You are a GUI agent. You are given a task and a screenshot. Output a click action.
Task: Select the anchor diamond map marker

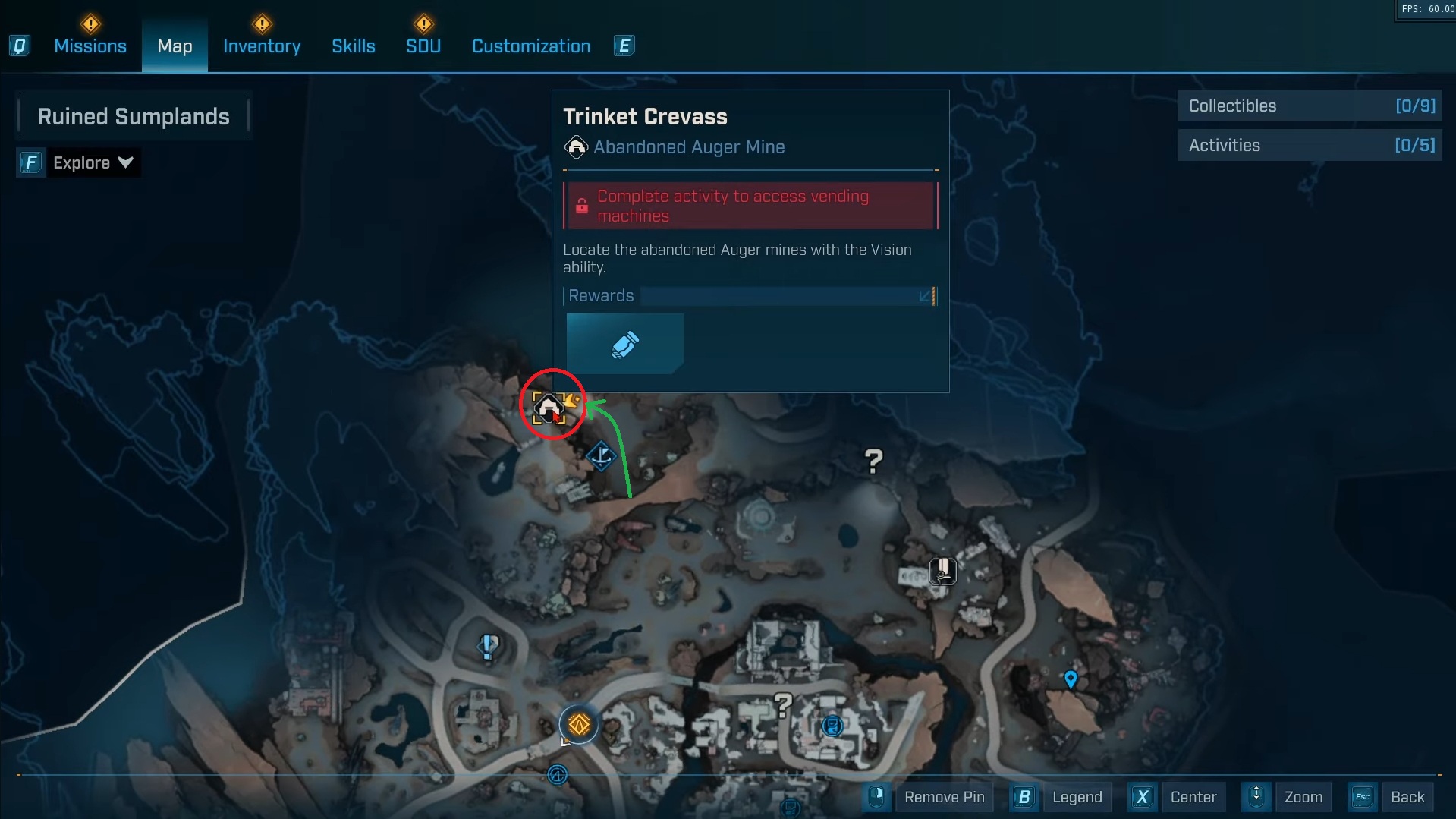tap(601, 456)
